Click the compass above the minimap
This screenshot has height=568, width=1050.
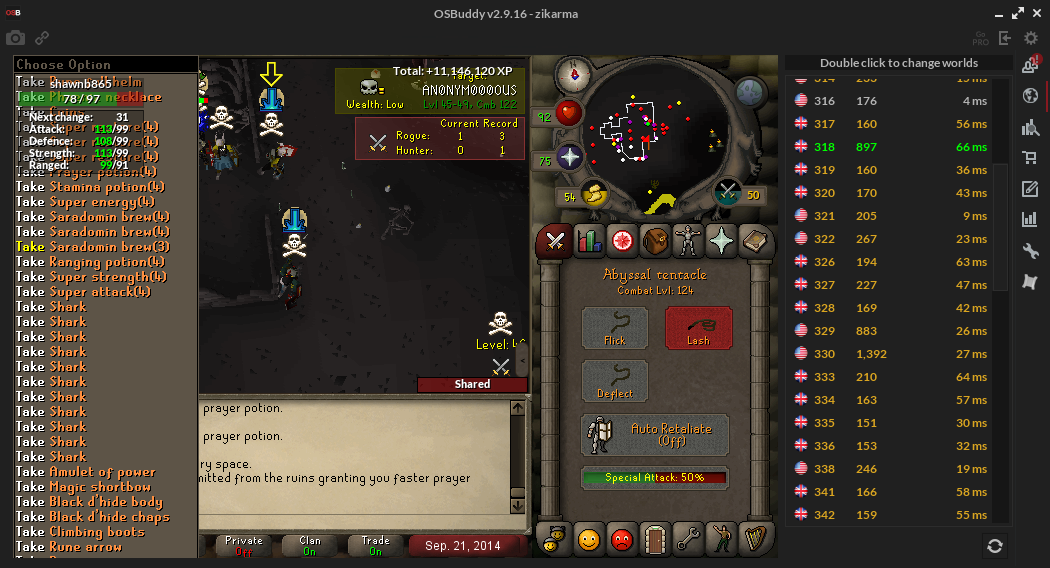[x=575, y=72]
